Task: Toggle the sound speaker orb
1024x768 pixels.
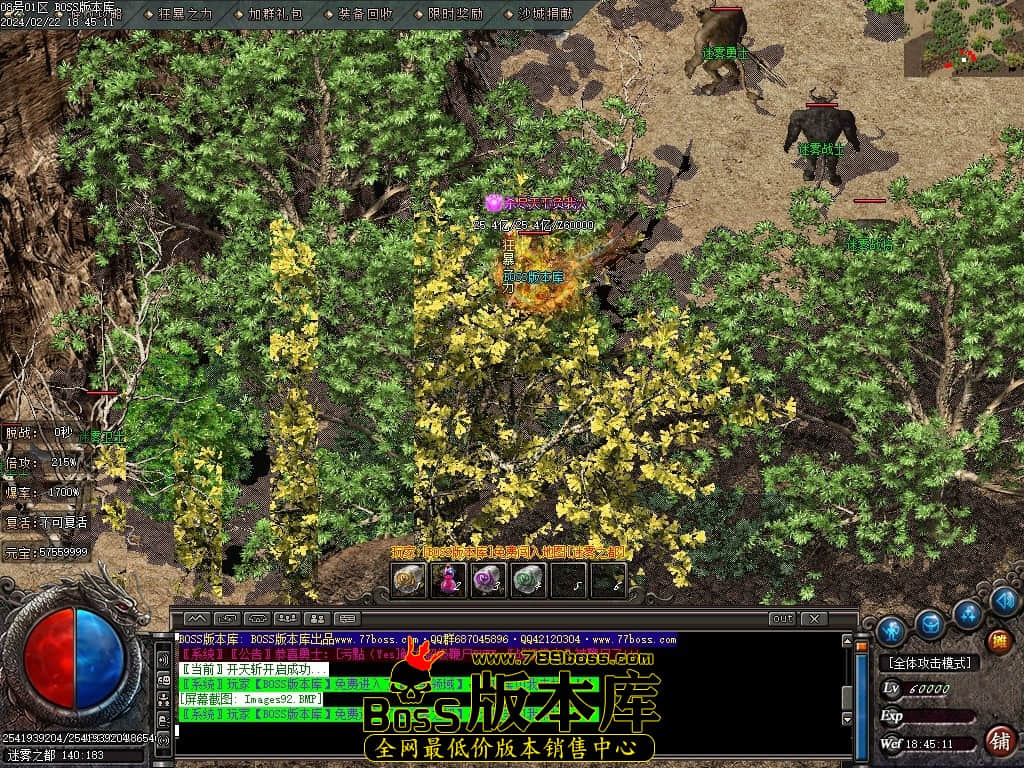Action: pos(1004,600)
